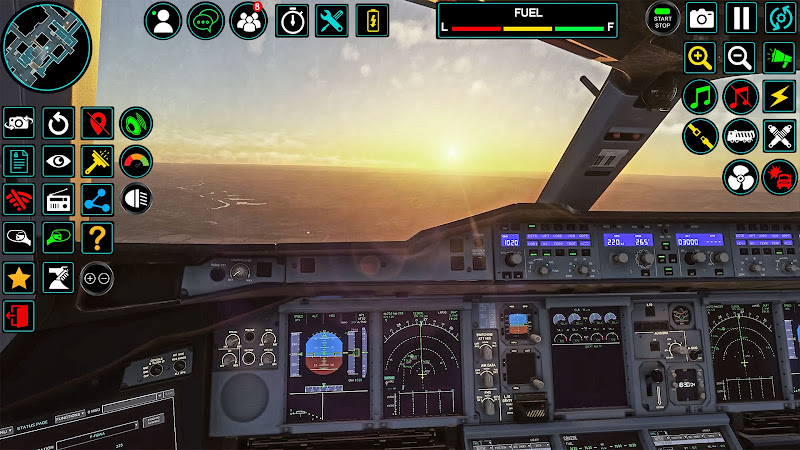This screenshot has width=800, height=450.
Task: Turn on music with green note
Action: (x=700, y=97)
